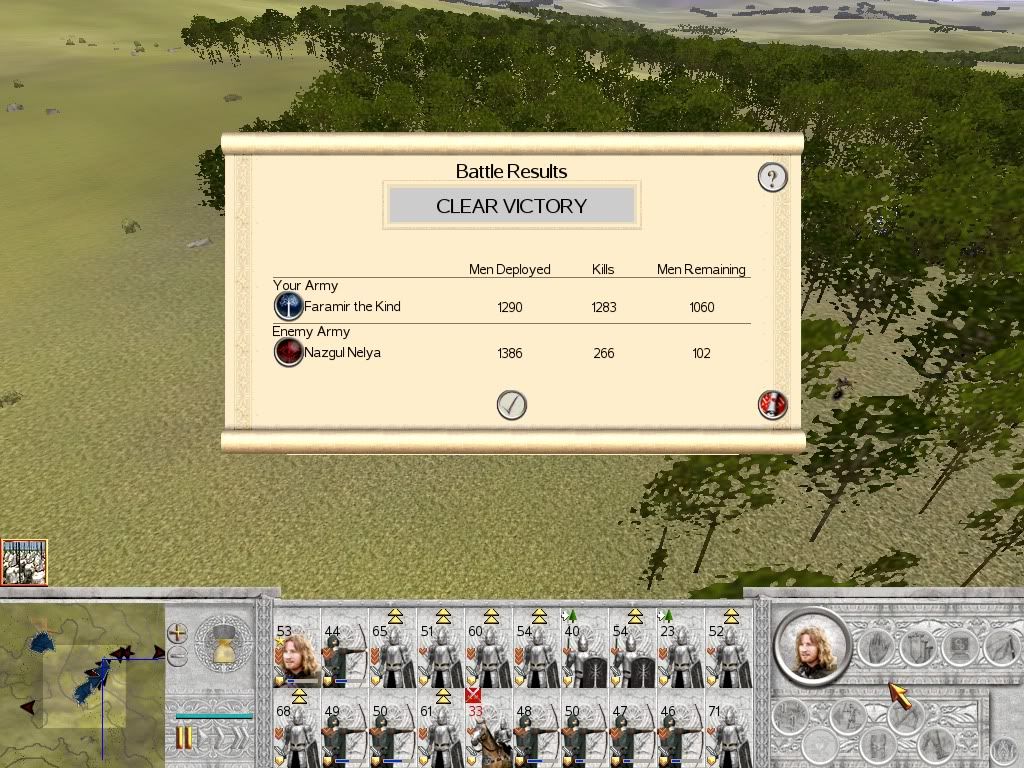Viewport: 1024px width, 768px height.
Task: Click the battlefield minimap
Action: (x=82, y=680)
